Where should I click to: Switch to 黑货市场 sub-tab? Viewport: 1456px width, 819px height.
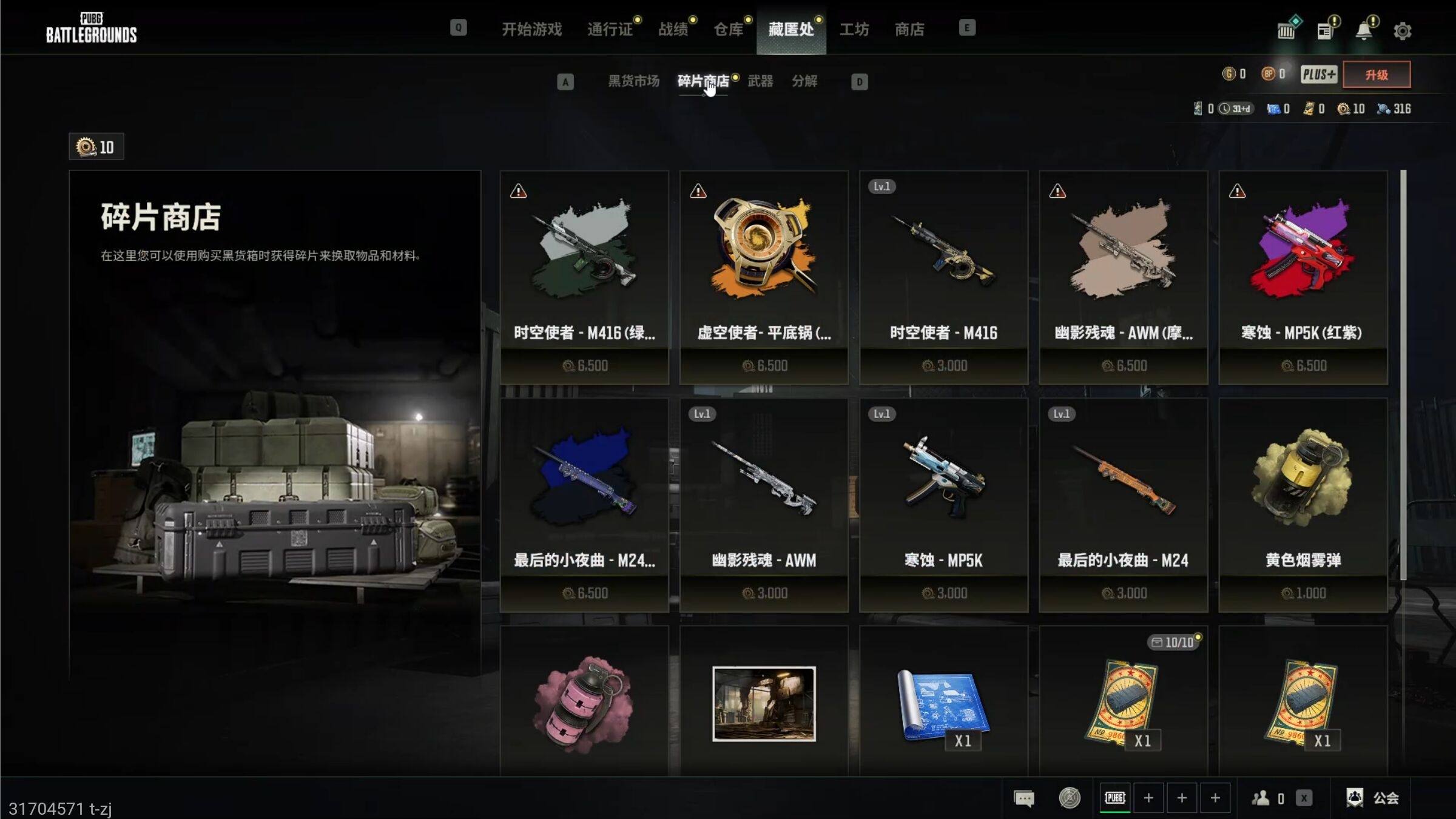[633, 81]
